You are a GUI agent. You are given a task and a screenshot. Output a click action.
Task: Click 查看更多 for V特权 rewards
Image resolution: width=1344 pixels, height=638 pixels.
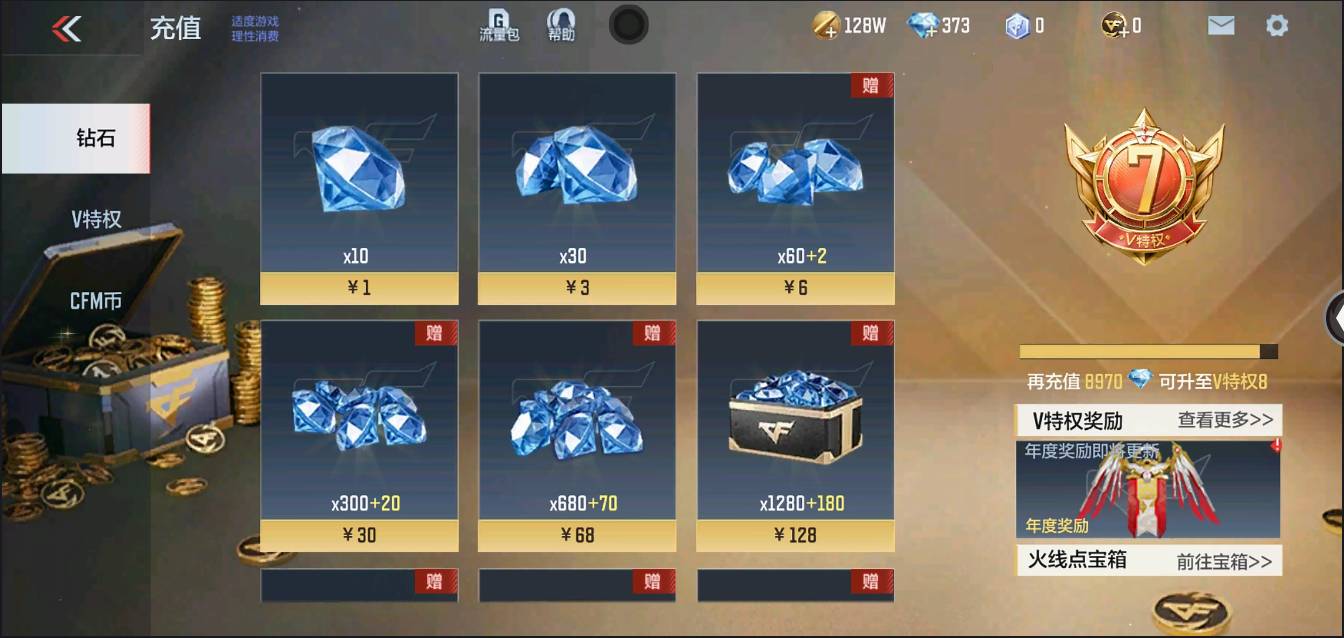pos(1225,420)
